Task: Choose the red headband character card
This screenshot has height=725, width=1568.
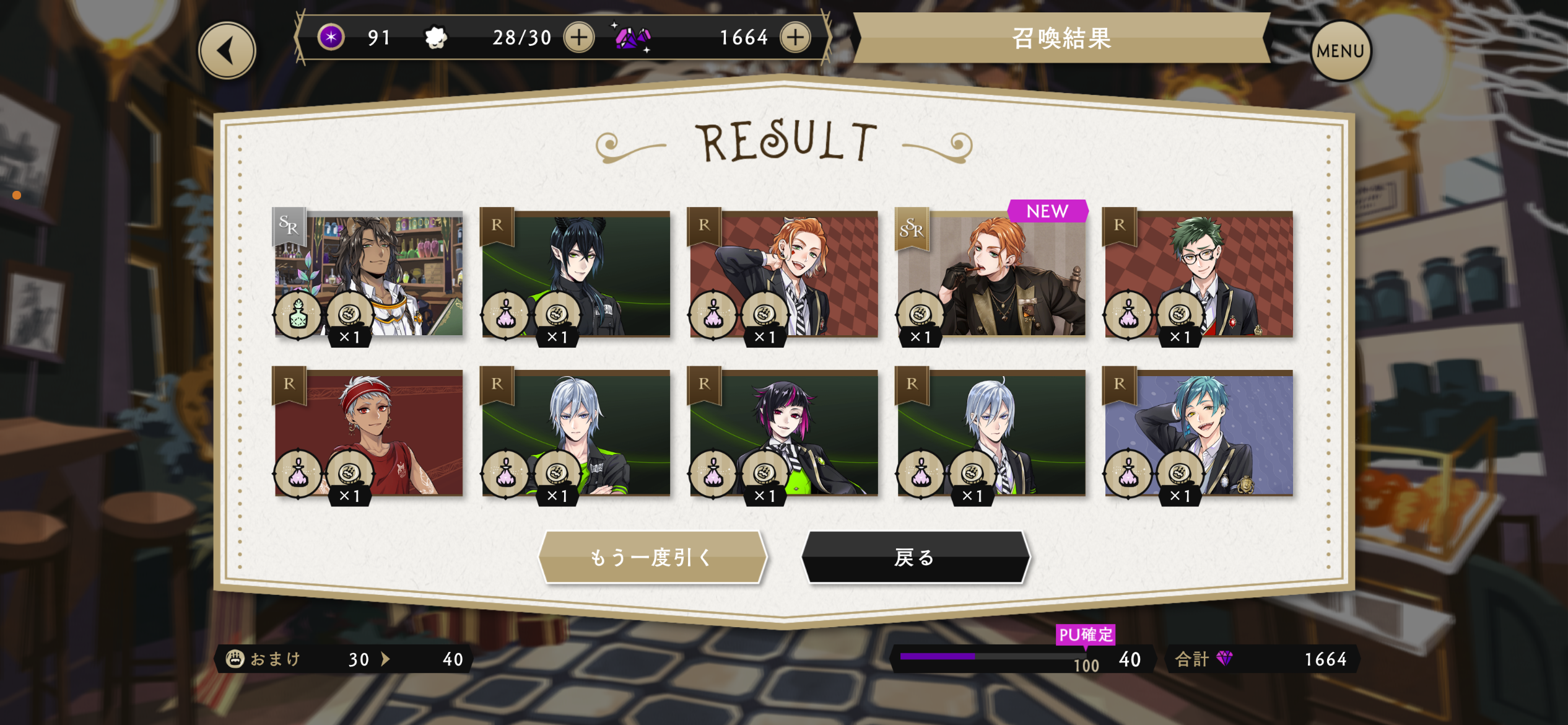Action: click(x=368, y=433)
